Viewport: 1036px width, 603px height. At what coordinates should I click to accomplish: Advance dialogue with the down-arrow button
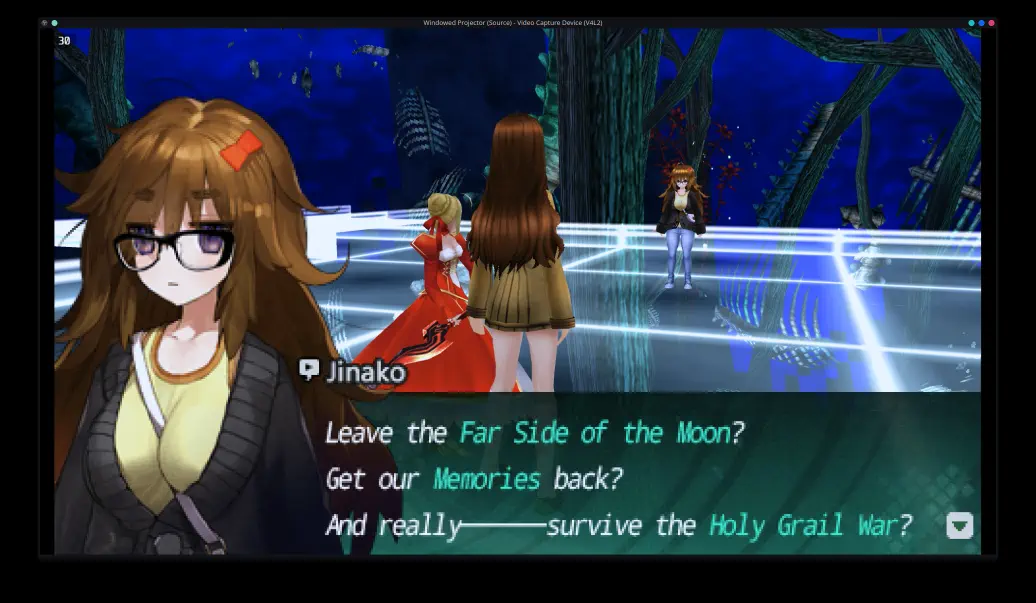coord(959,525)
